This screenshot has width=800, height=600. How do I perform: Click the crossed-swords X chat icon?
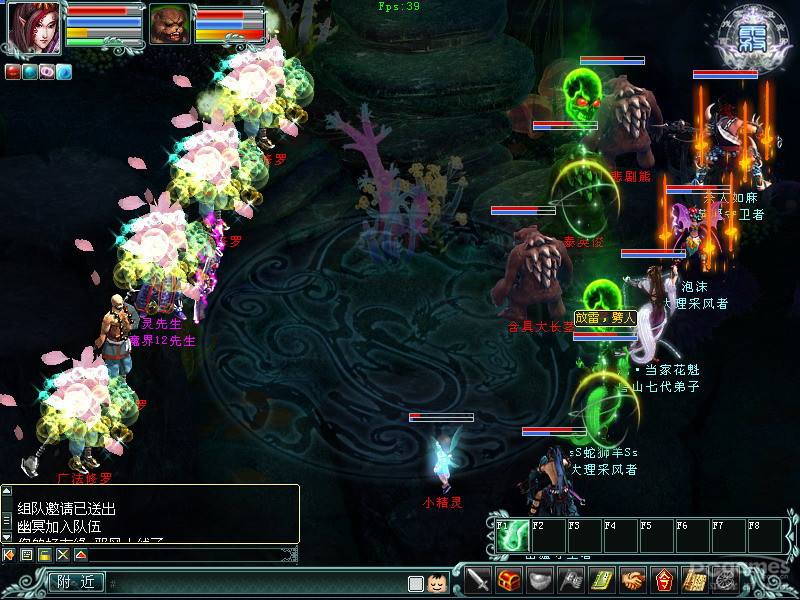[62, 554]
